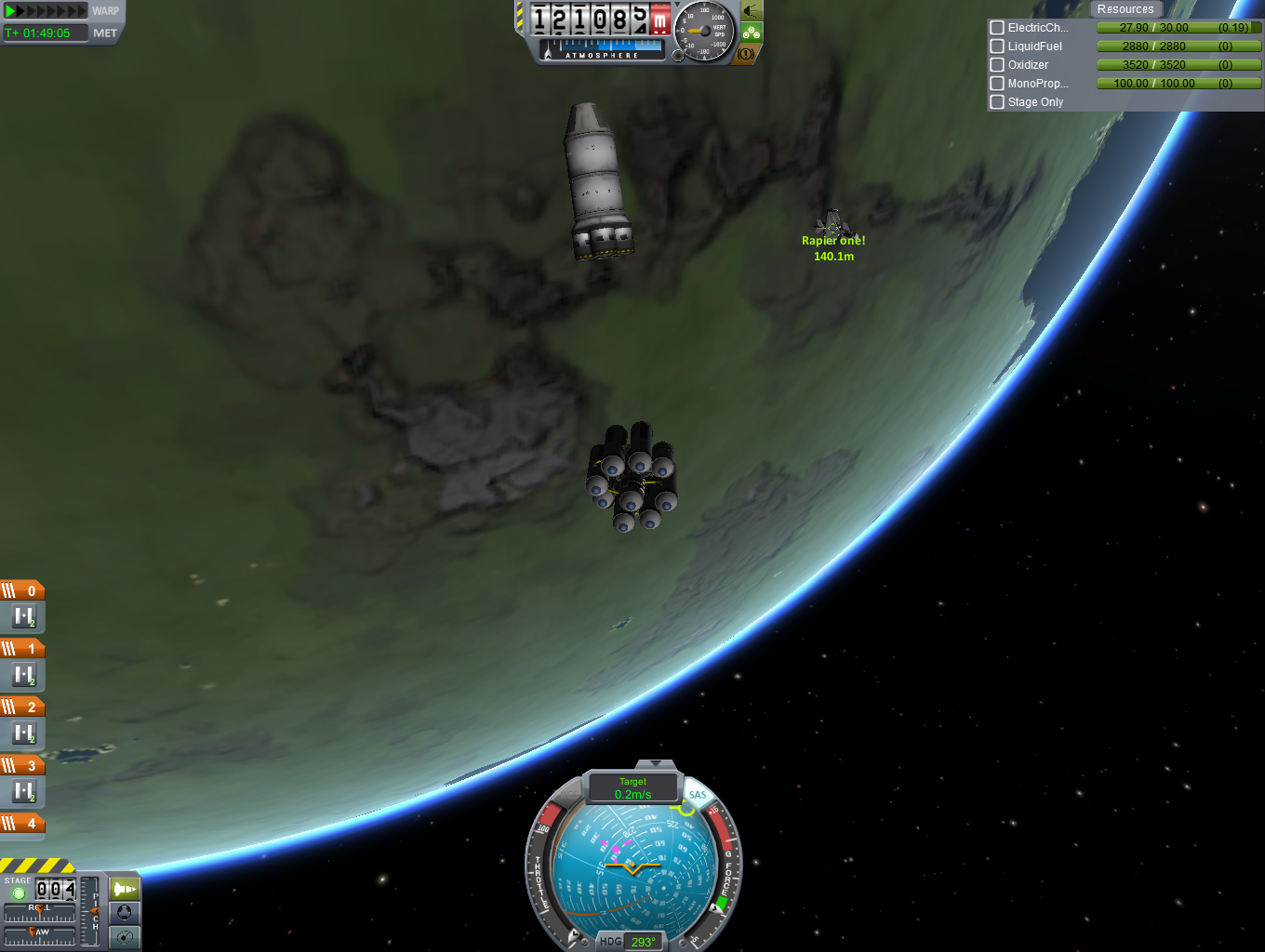Screen dimensions: 1265x952
Task: Switch to staging mode rocket button
Action: click(125, 889)
